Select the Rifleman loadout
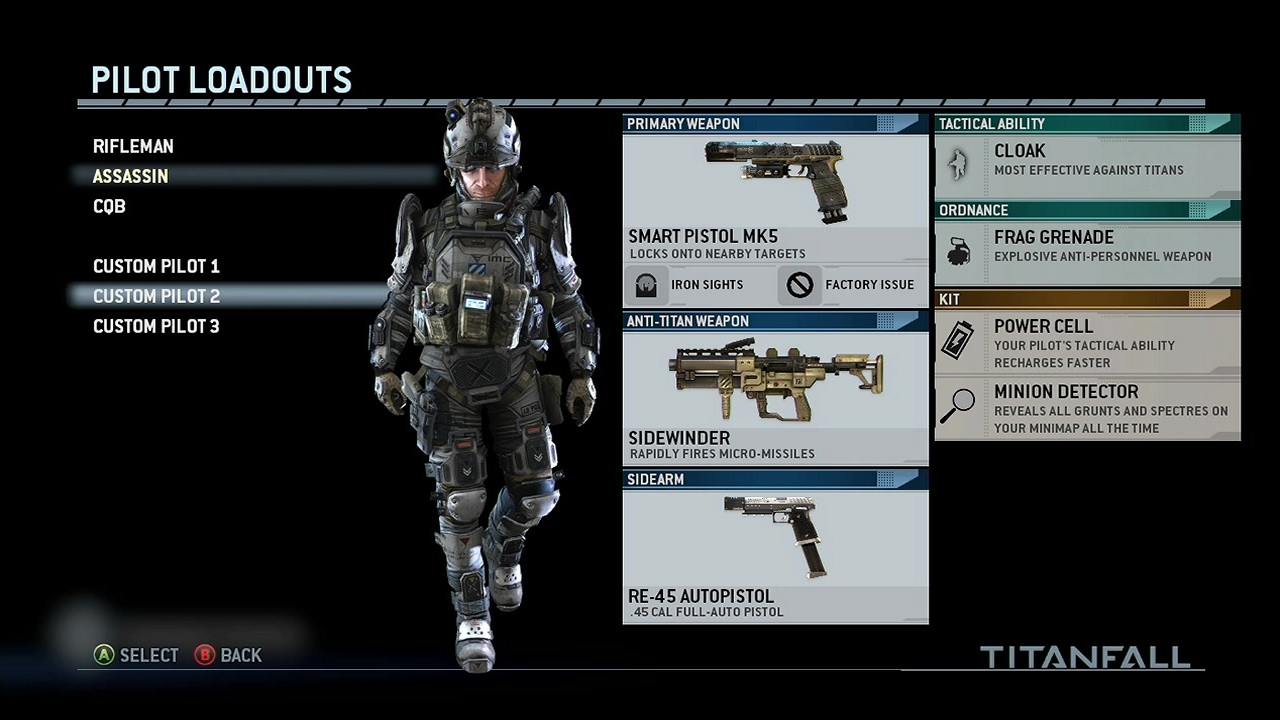This screenshot has height=720, width=1280. (x=133, y=147)
